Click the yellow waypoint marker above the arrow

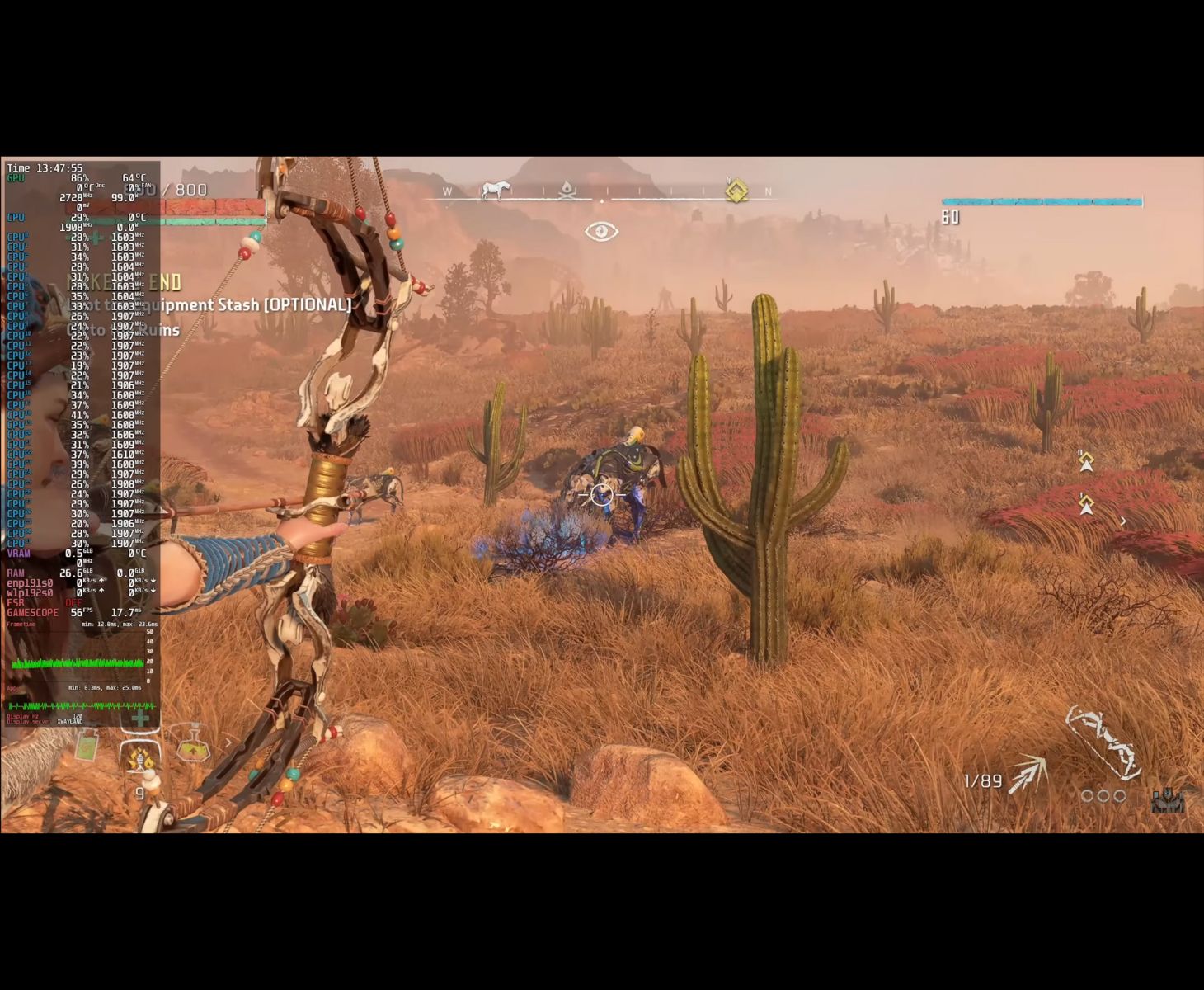(x=1086, y=460)
